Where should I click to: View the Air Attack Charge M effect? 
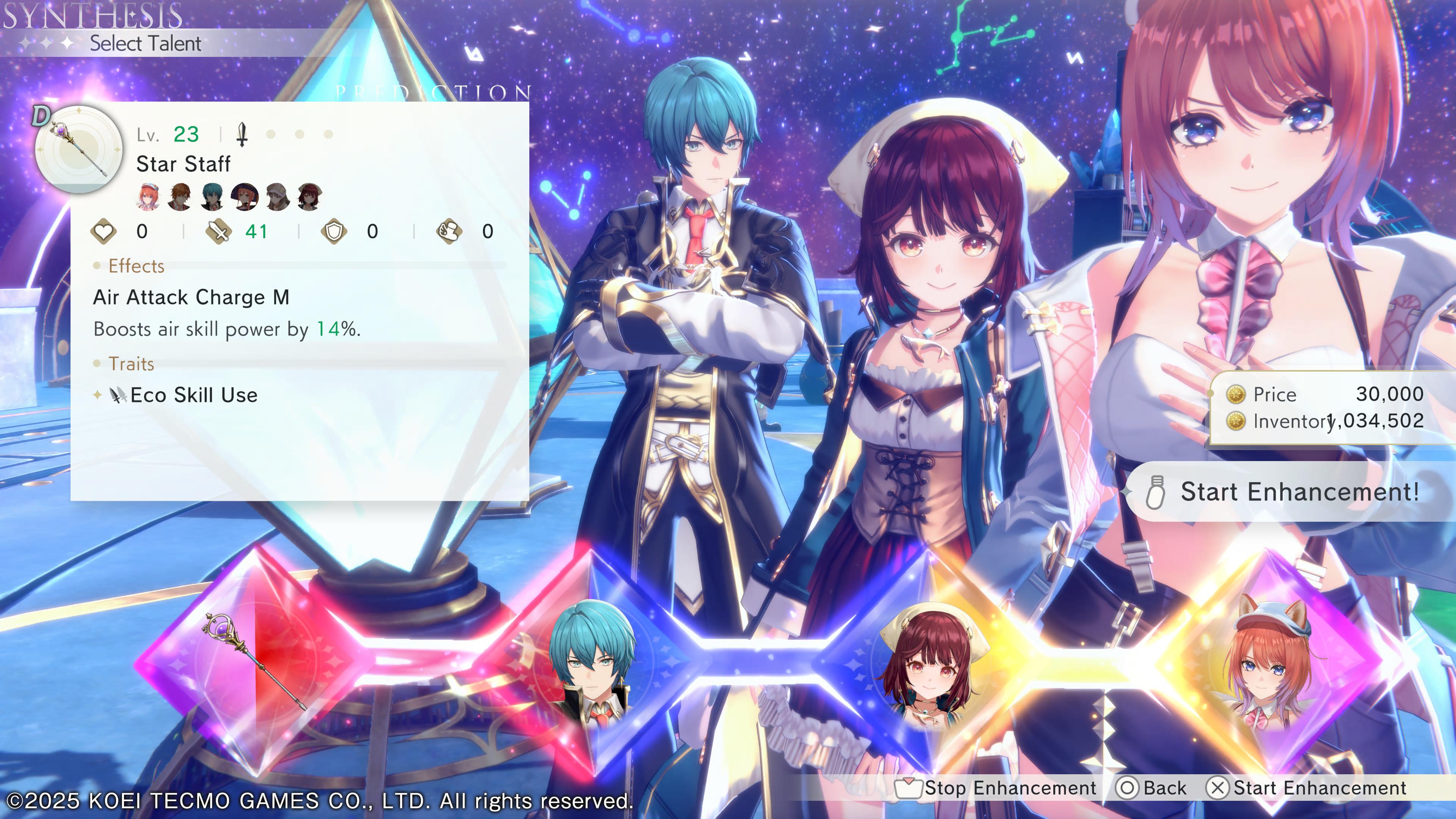click(191, 297)
